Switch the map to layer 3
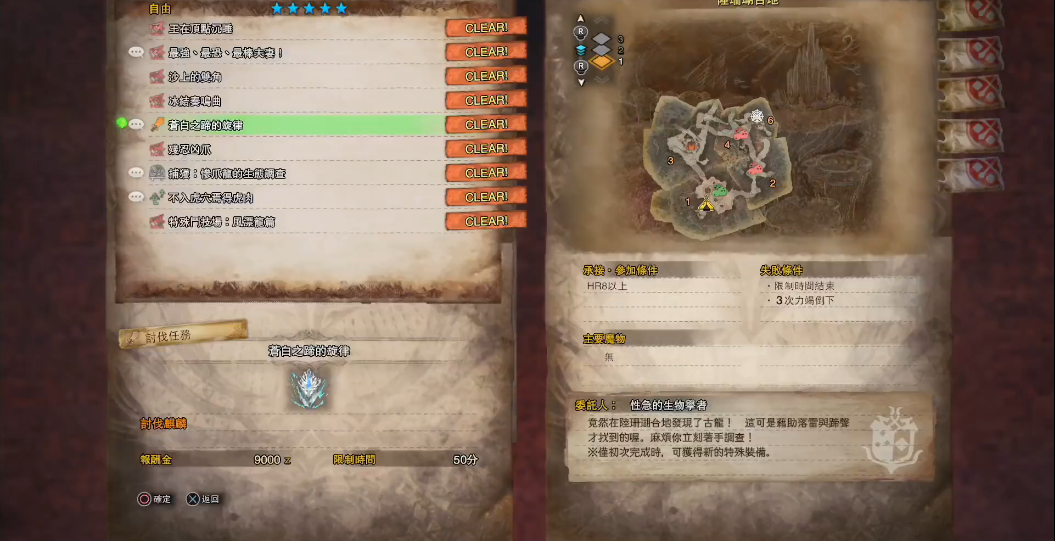The height and width of the screenshot is (541, 1055). (x=601, y=39)
